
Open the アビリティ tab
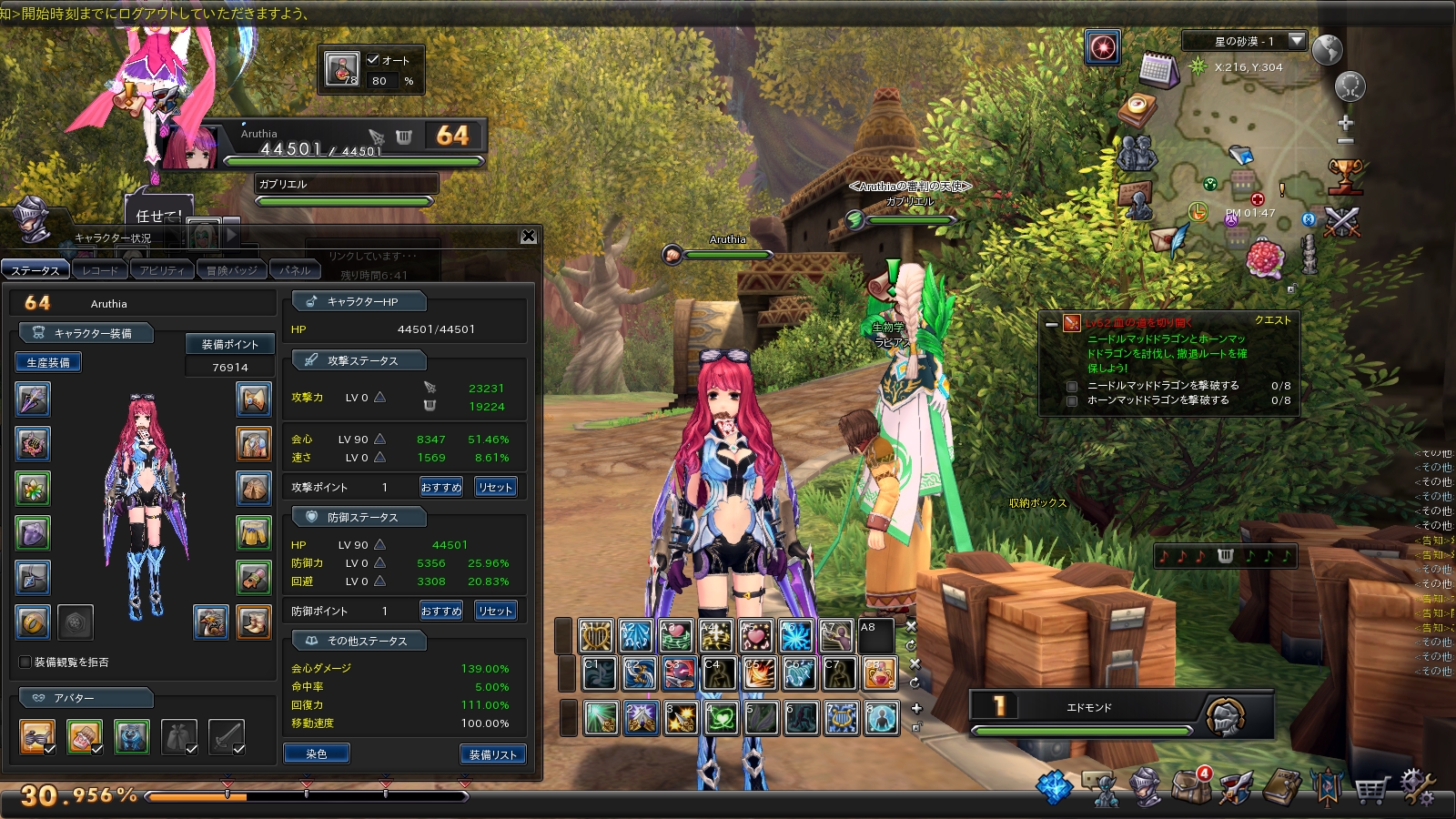tap(162, 270)
